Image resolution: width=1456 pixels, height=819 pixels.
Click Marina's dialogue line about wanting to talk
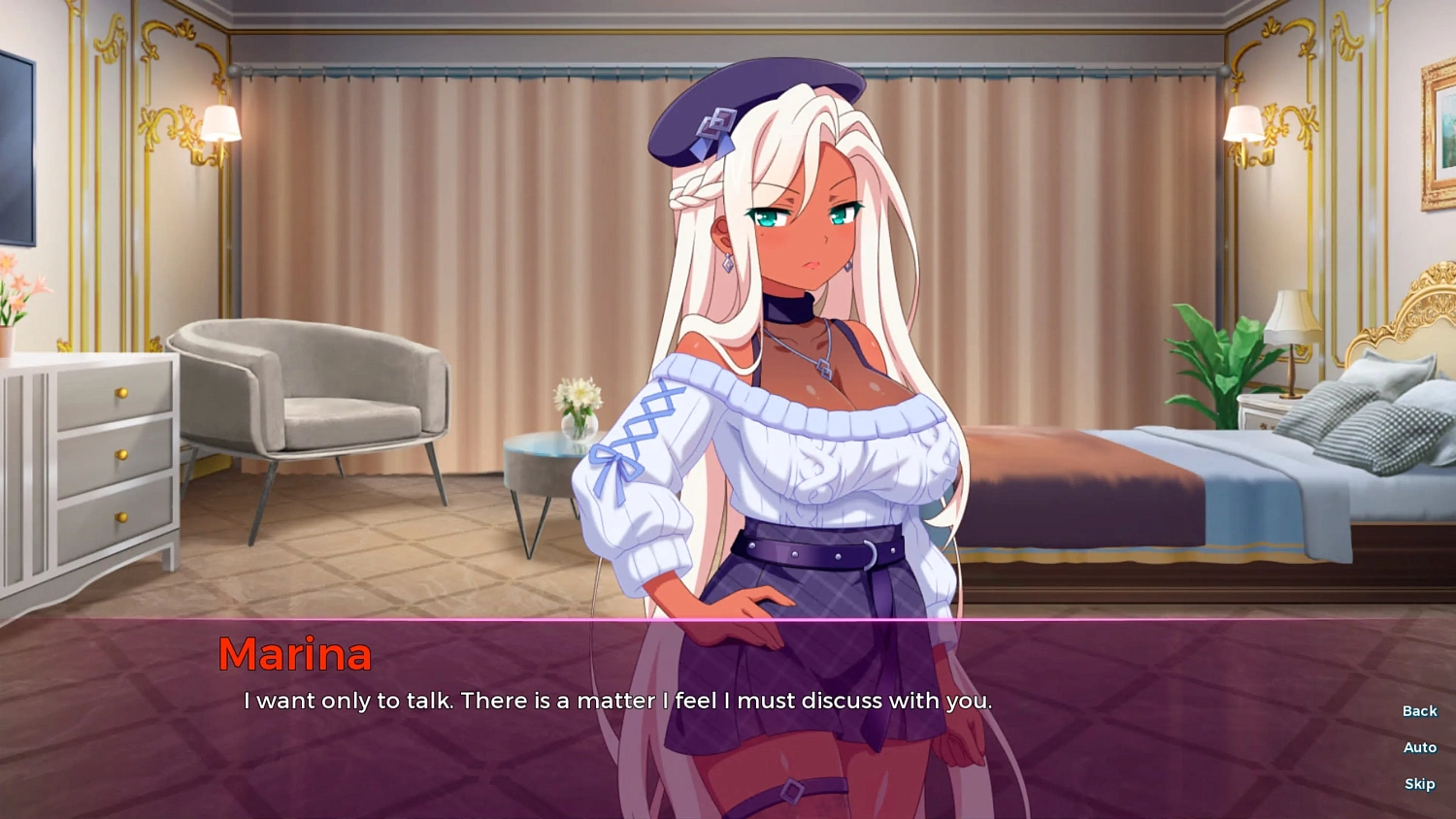(x=618, y=701)
